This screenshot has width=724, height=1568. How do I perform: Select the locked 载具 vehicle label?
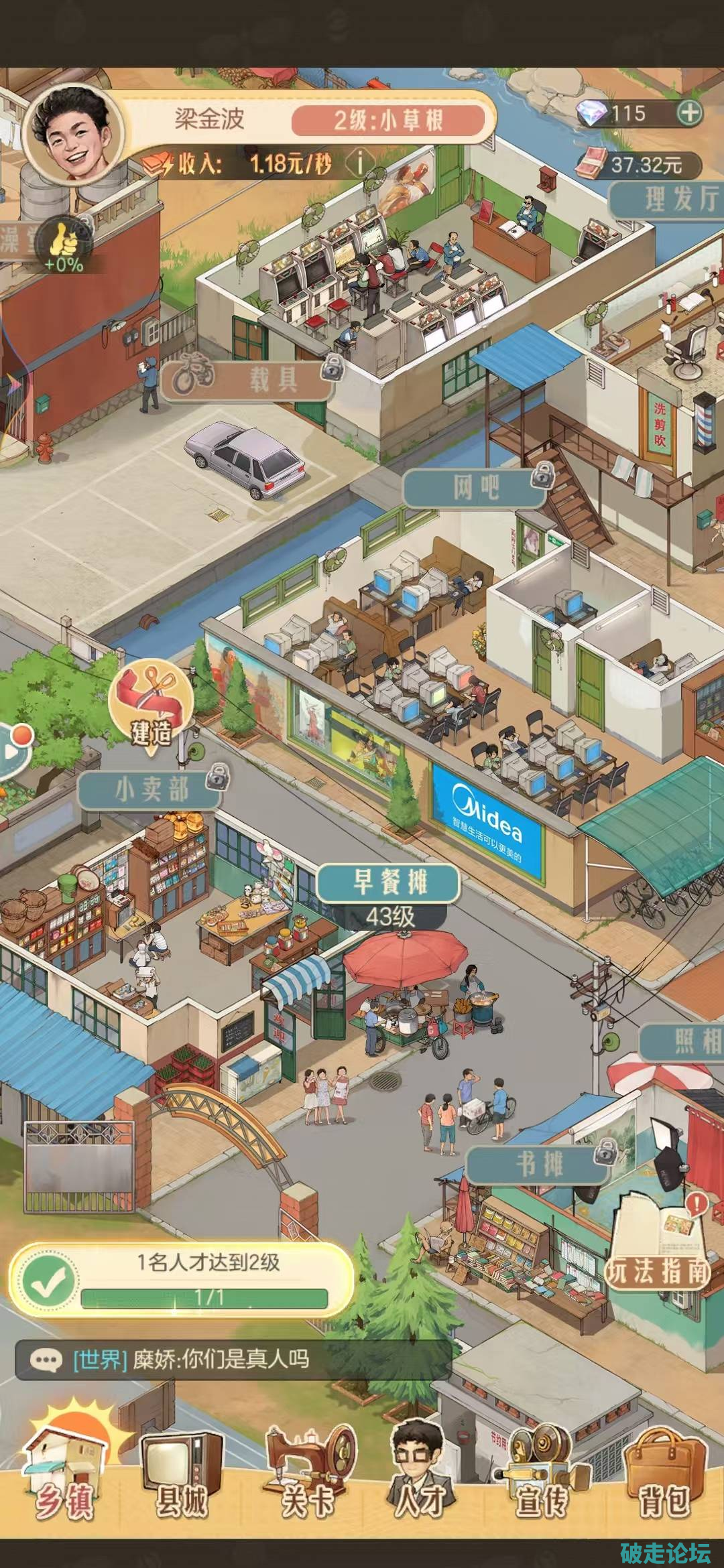point(249,379)
